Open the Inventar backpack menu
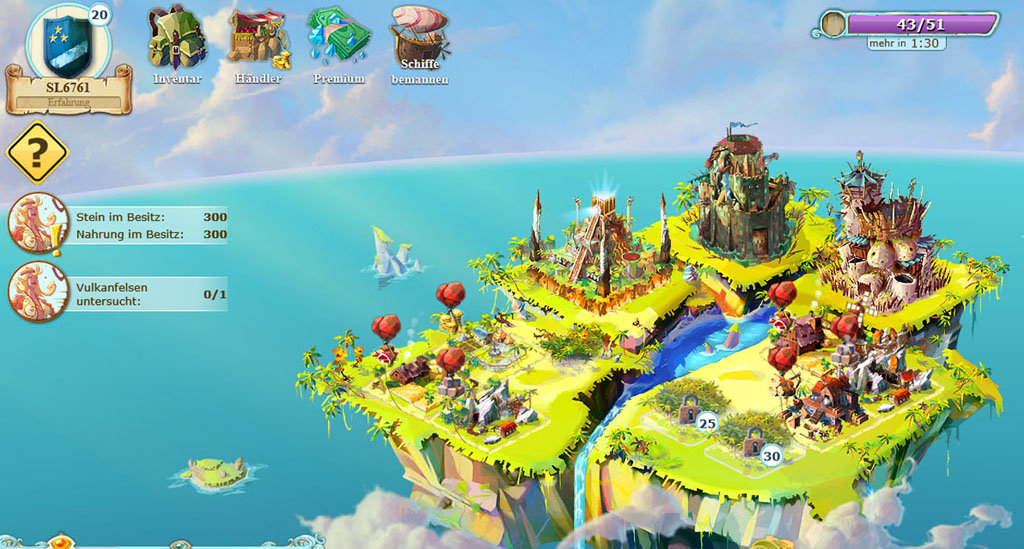This screenshot has height=549, width=1024. coord(177,37)
